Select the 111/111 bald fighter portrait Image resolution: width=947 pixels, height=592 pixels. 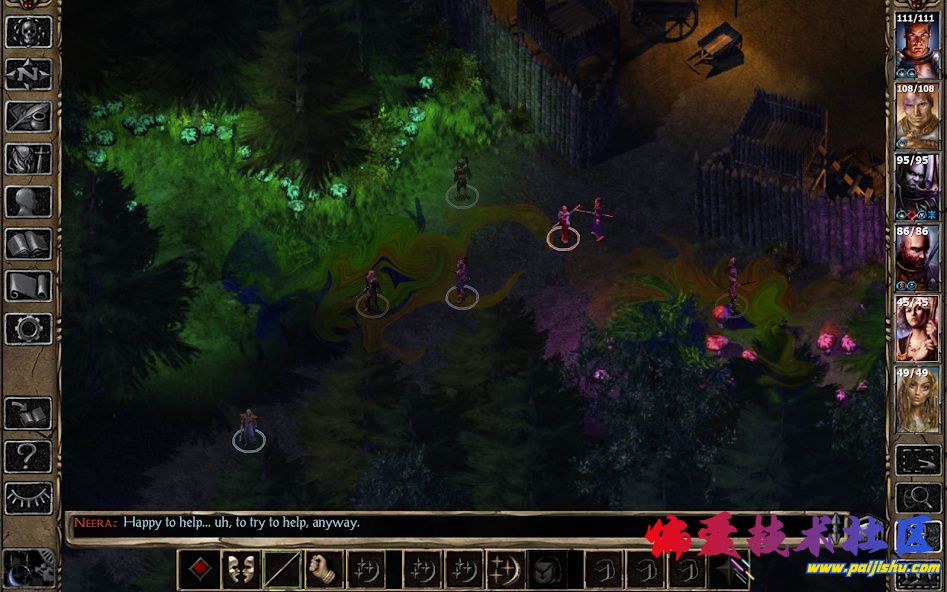click(916, 46)
